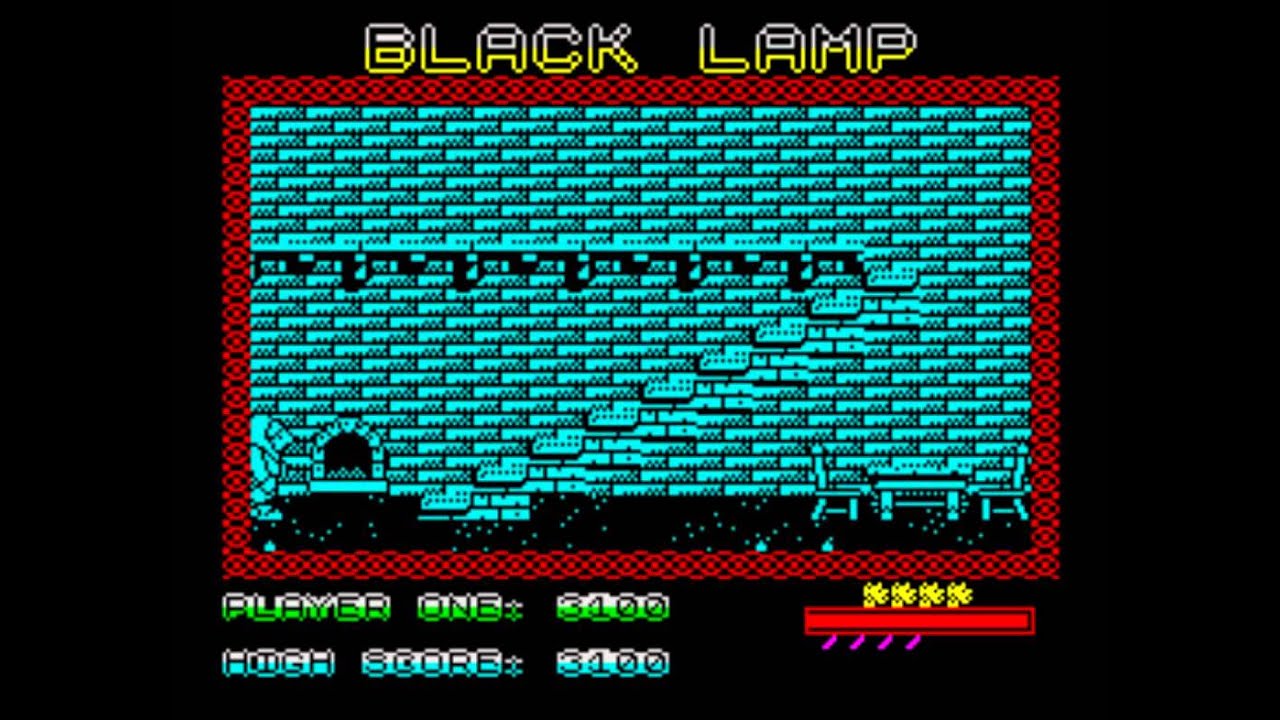Viewport: 1280px width, 720px height.
Task: Open the BLACK LAMP title text
Action: [640, 45]
